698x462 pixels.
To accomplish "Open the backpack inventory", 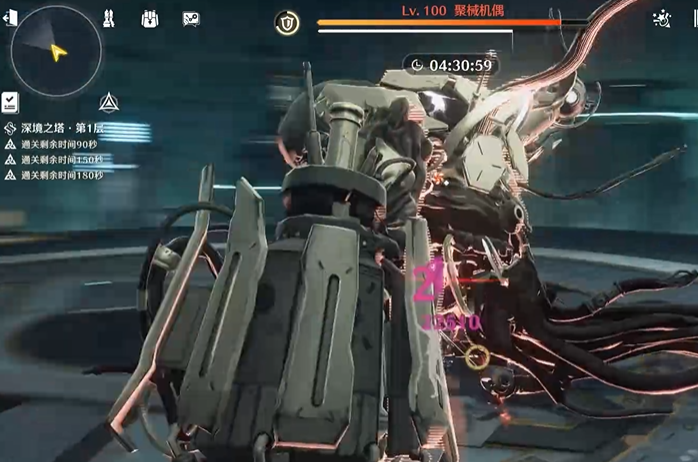I will tap(150, 19).
